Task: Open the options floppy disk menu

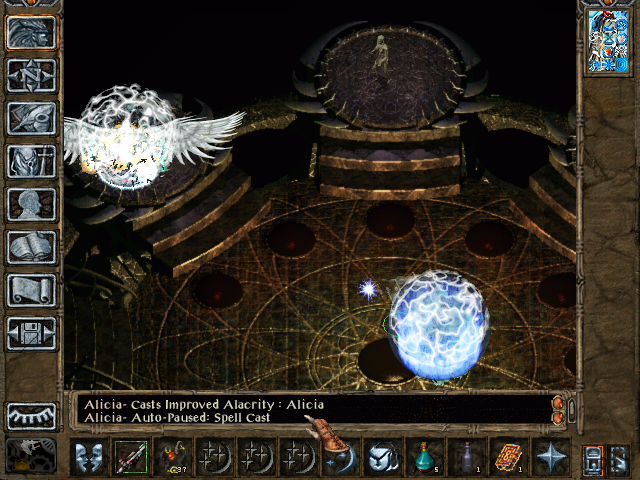Action: click(31, 333)
